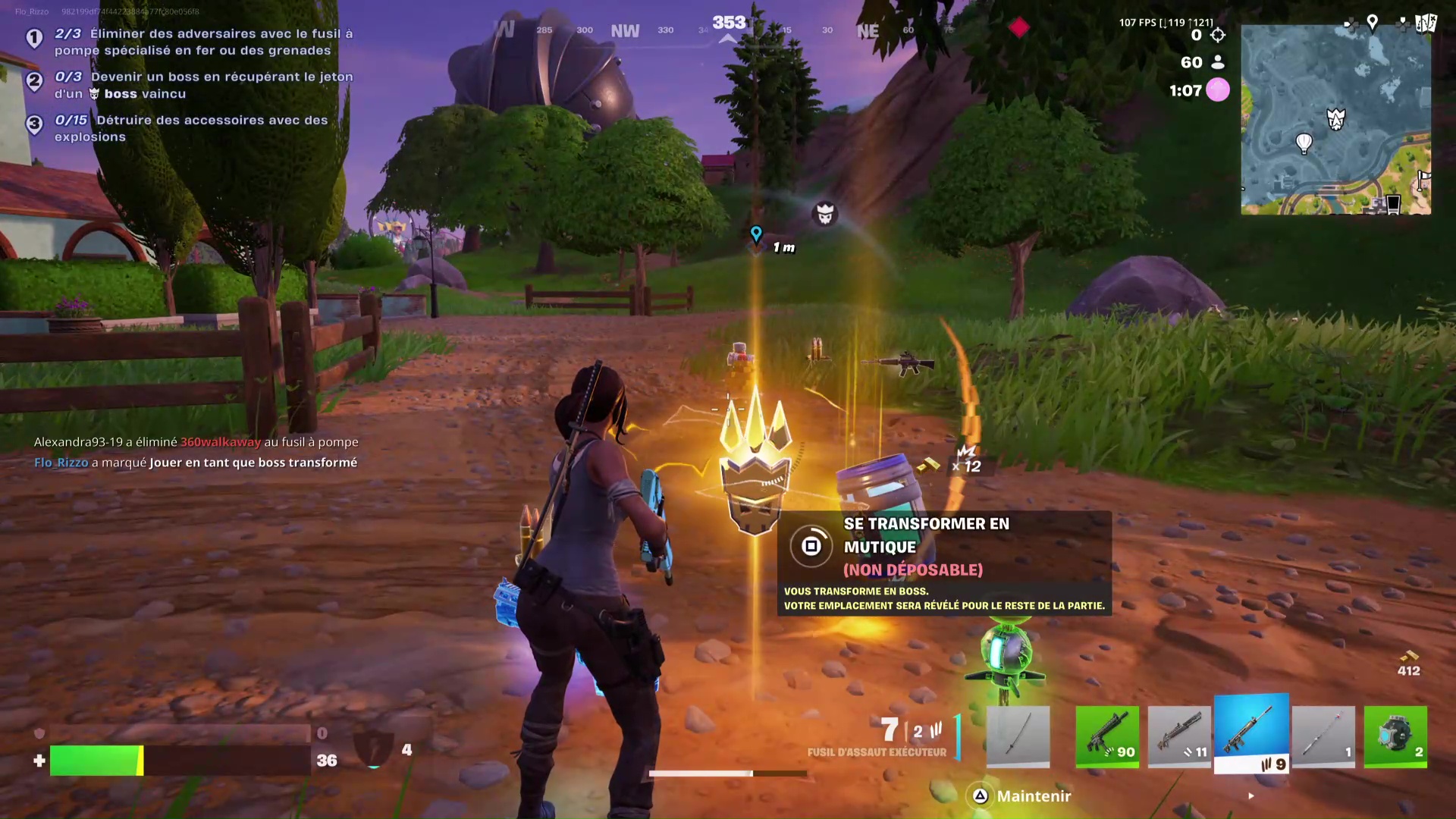Select the equipped Fusil d'assaut Exécuteur
1456x819 pixels.
[x=1251, y=732]
